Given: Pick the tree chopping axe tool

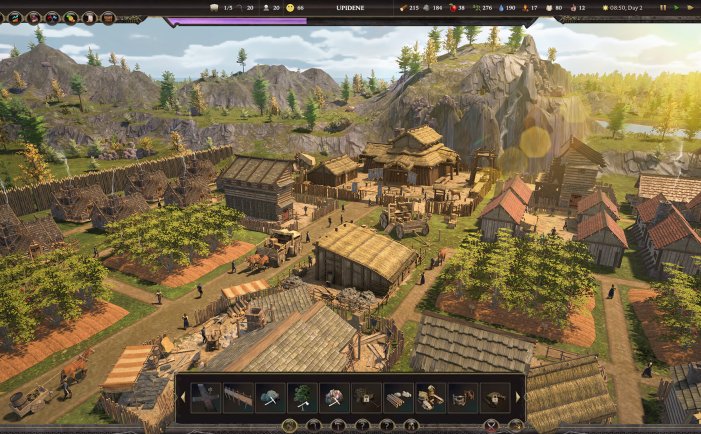Looking at the screenshot, I should click(x=302, y=397).
